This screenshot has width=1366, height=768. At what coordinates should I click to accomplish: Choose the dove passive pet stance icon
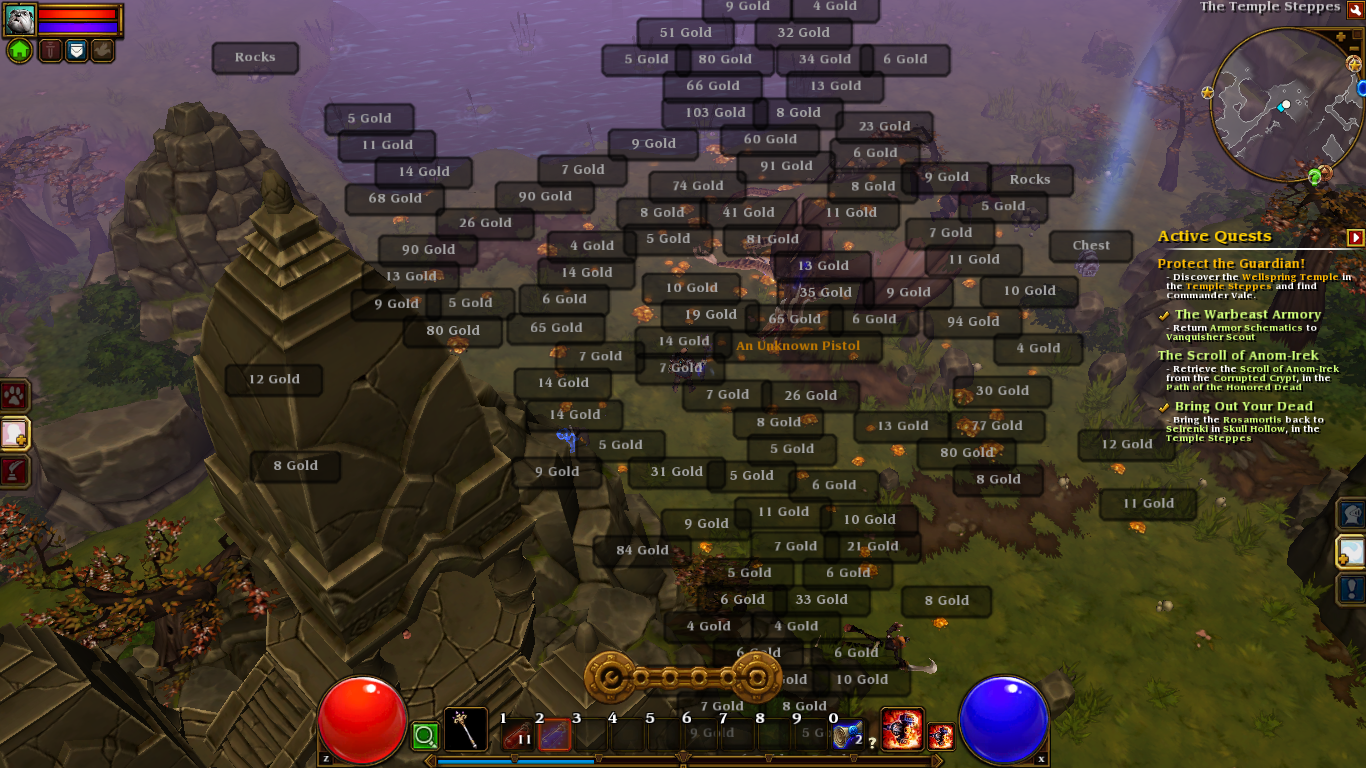102,51
